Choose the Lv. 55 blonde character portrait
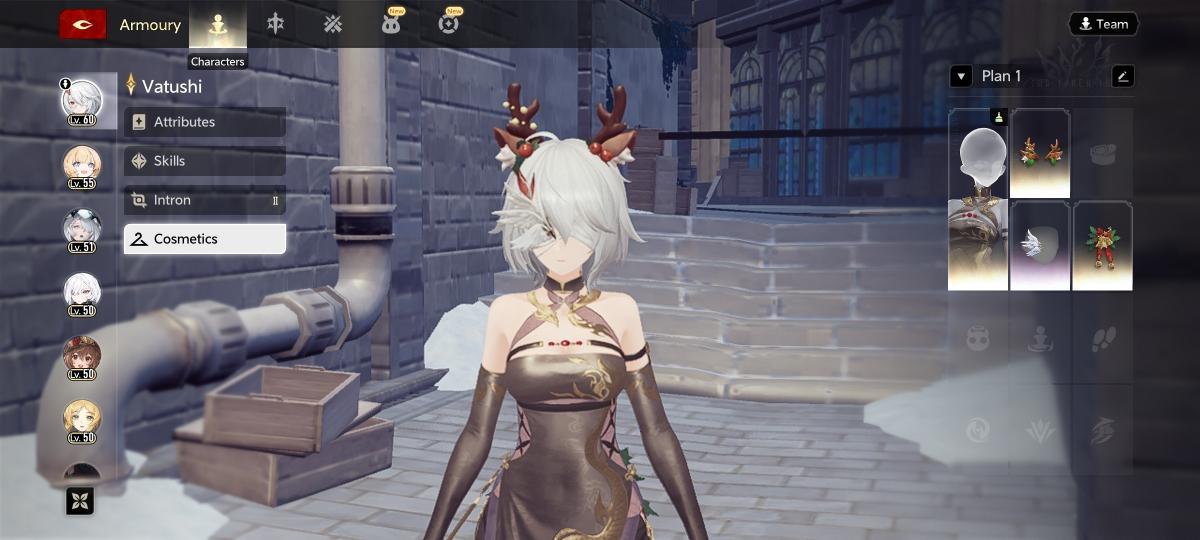The height and width of the screenshot is (540, 1200). tap(82, 165)
